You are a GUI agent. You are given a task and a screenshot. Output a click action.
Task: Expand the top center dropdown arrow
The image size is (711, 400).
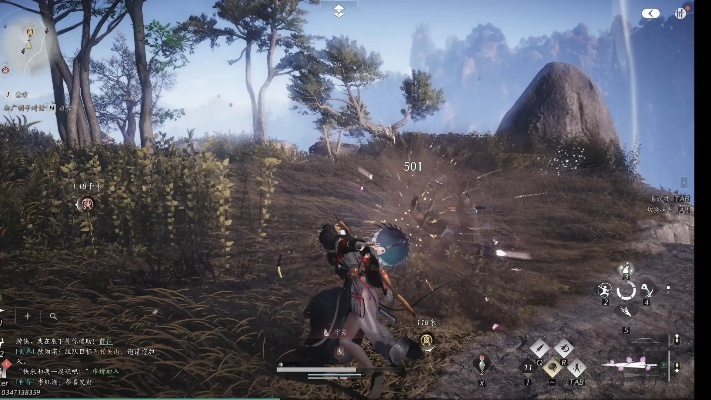339,10
